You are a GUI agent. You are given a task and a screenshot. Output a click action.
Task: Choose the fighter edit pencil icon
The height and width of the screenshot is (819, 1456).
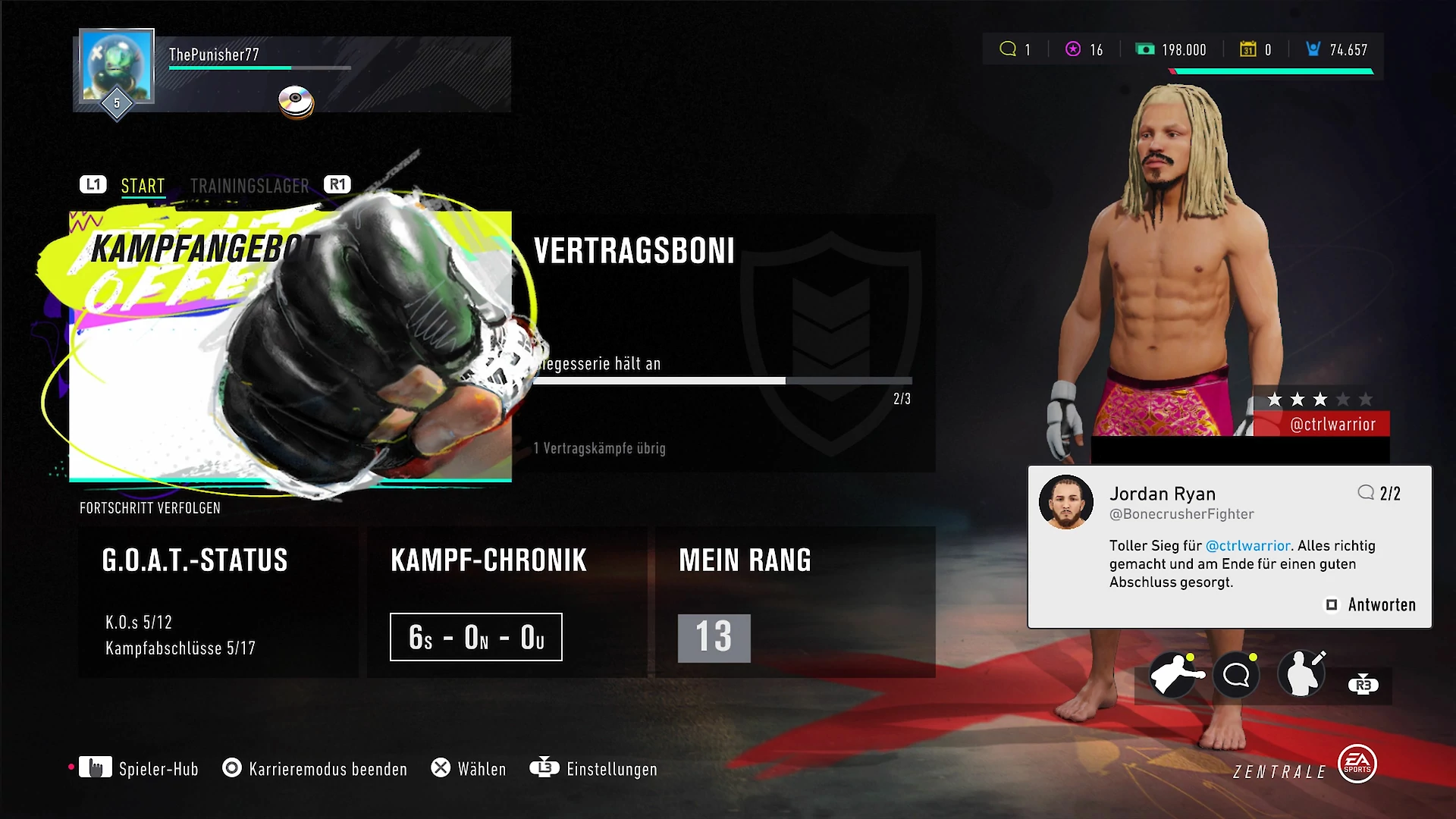[1302, 674]
